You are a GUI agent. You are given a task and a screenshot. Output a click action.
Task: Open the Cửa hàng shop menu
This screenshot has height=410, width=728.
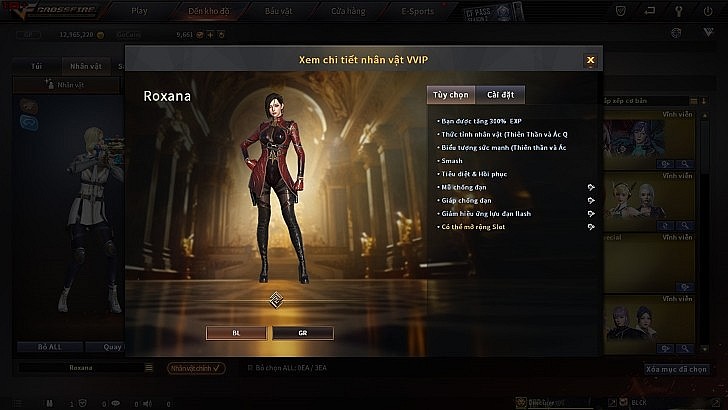346,11
